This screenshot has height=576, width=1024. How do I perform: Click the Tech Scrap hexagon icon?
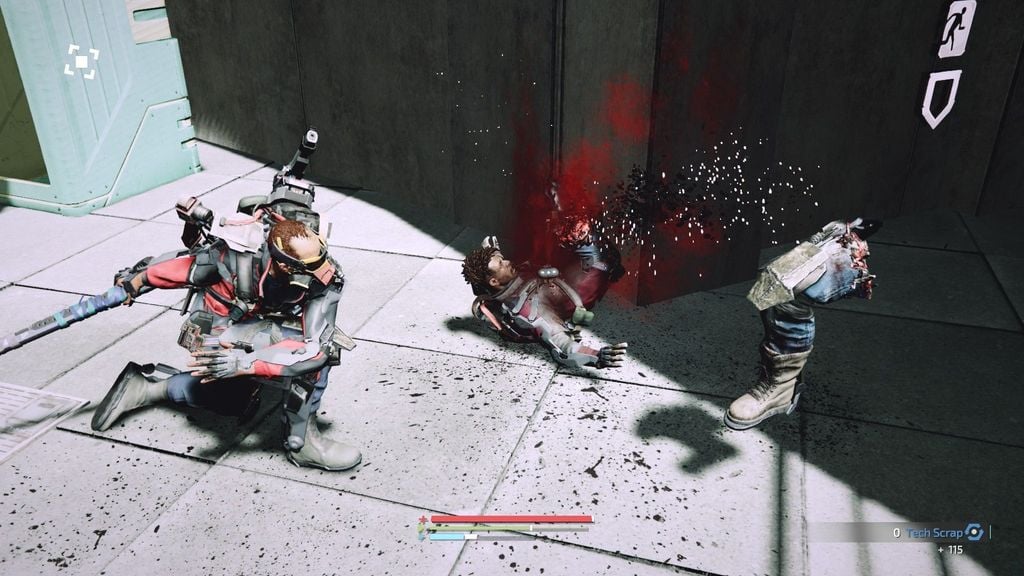coord(974,532)
